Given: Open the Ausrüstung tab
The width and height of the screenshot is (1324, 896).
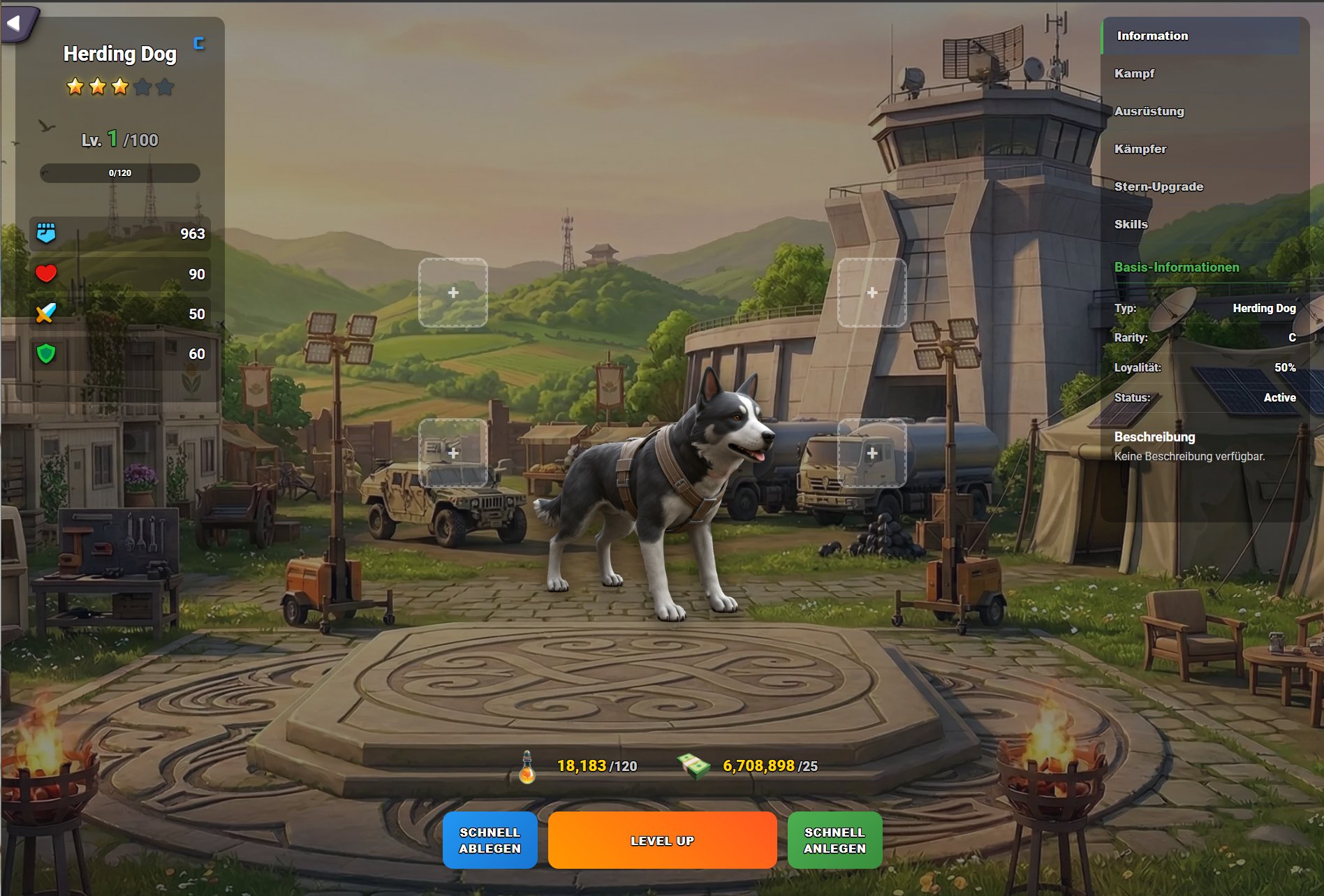Looking at the screenshot, I should [1149, 112].
